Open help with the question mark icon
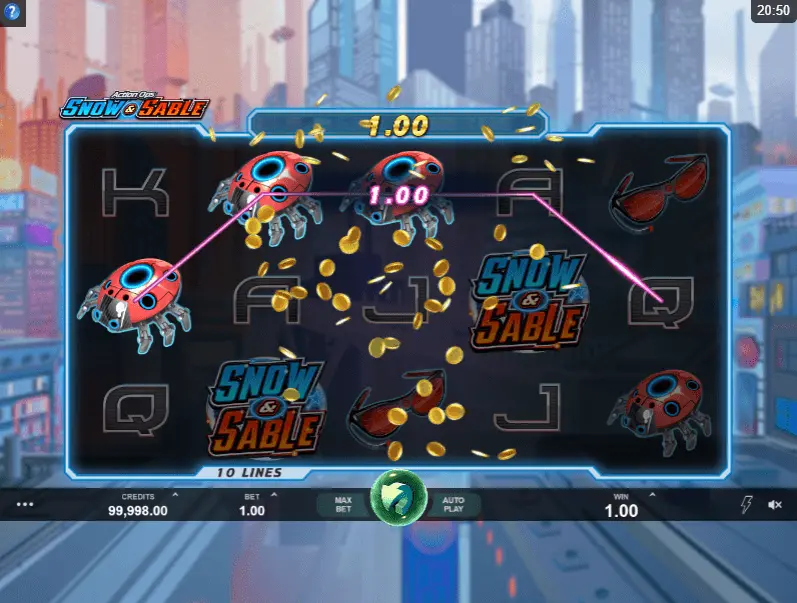The image size is (797, 603). pyautogui.click(x=12, y=12)
